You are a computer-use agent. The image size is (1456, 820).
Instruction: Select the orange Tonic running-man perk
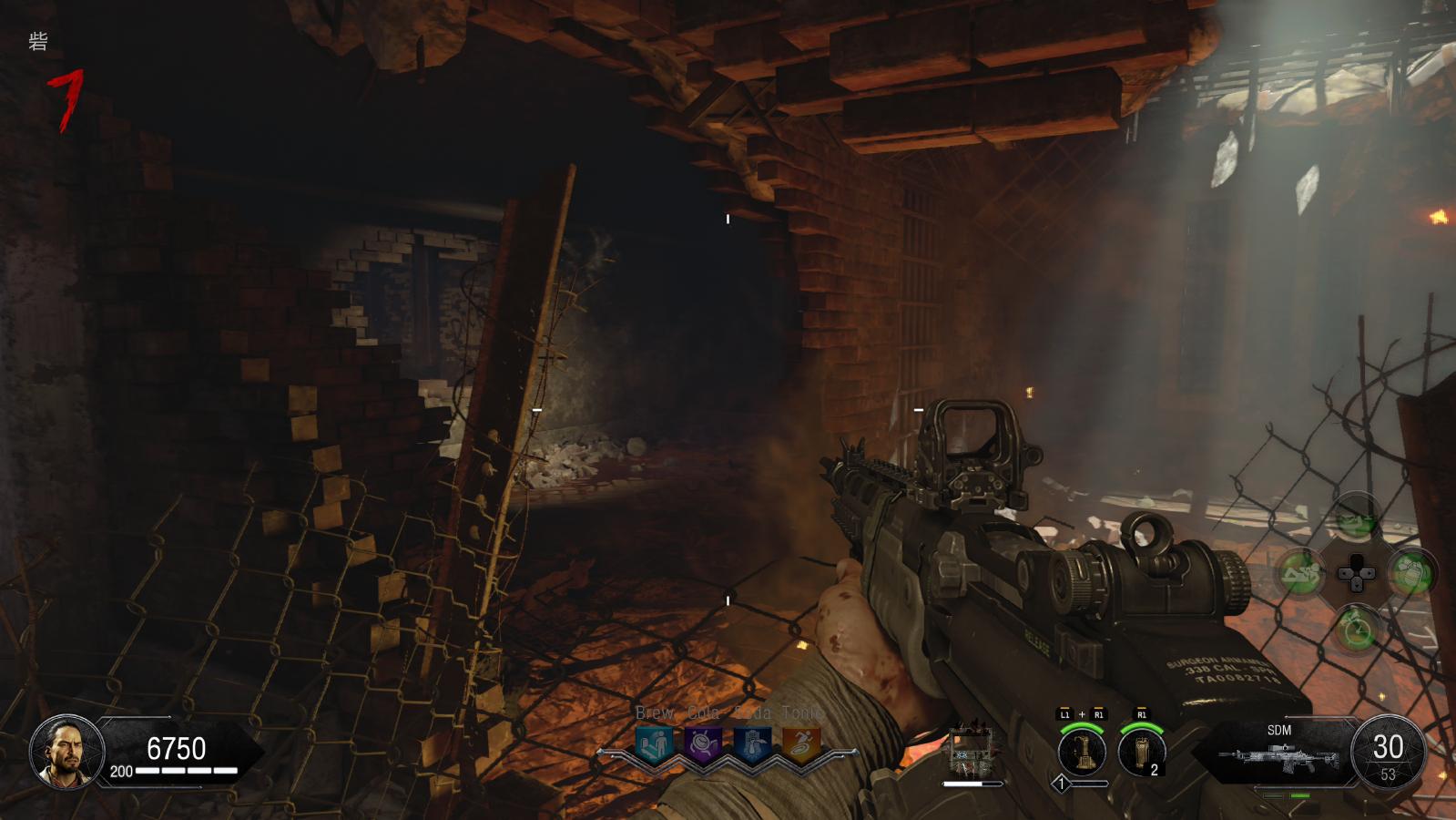click(x=801, y=745)
